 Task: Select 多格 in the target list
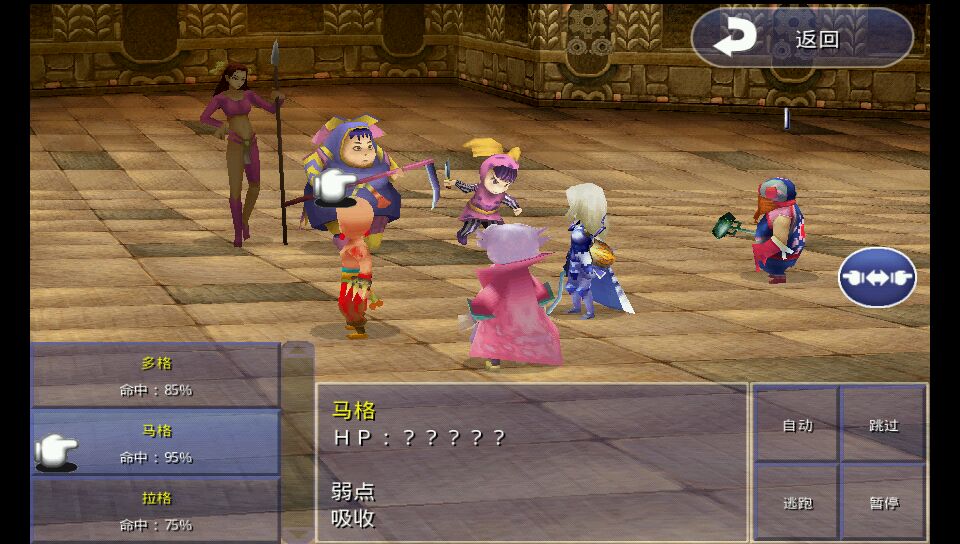tap(156, 376)
